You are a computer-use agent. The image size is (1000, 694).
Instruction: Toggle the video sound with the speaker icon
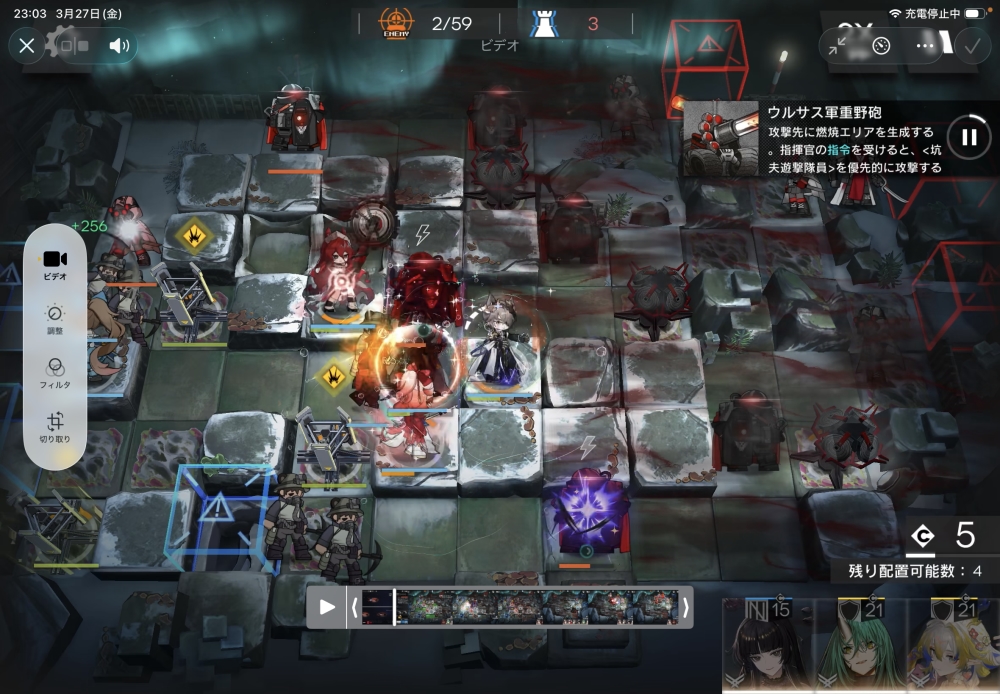click(120, 45)
